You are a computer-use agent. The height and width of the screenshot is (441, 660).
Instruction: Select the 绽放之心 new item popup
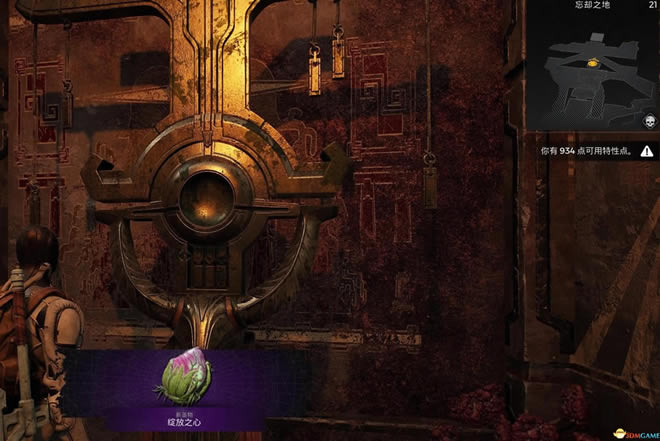(182, 390)
